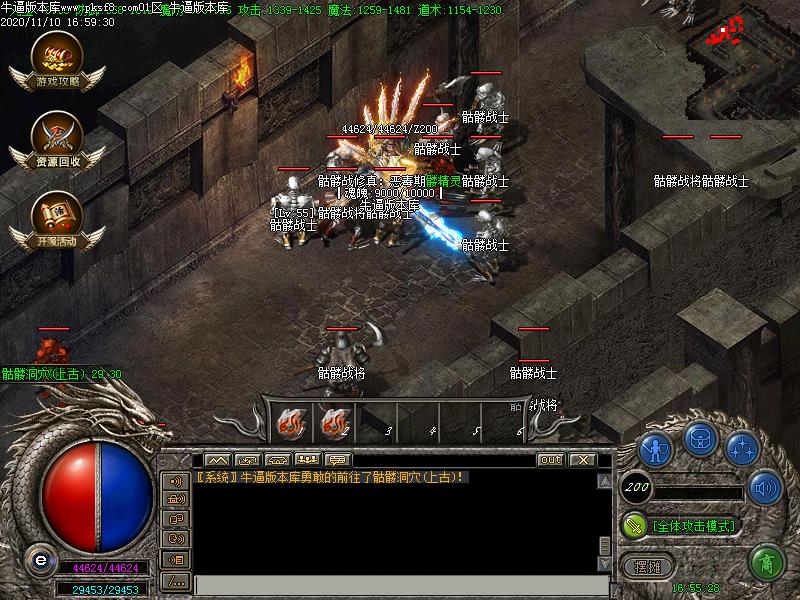800x600 pixels.
Task: Open the green 商 shop button
Action: (x=767, y=562)
